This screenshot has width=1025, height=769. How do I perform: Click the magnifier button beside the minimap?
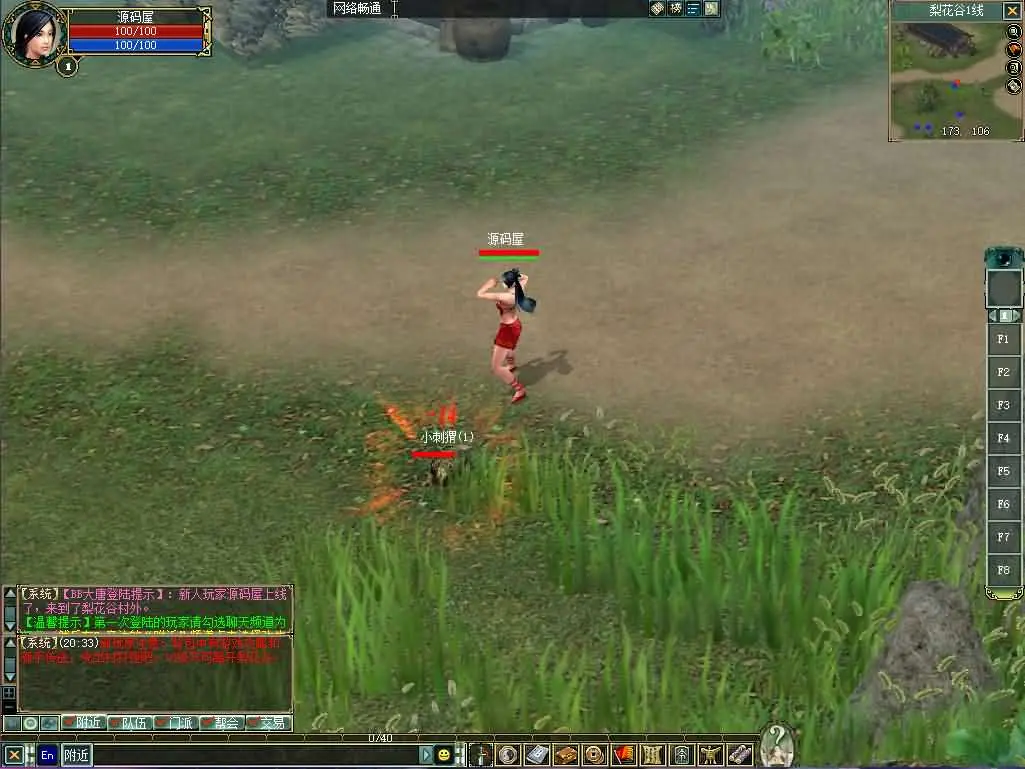click(x=1013, y=31)
